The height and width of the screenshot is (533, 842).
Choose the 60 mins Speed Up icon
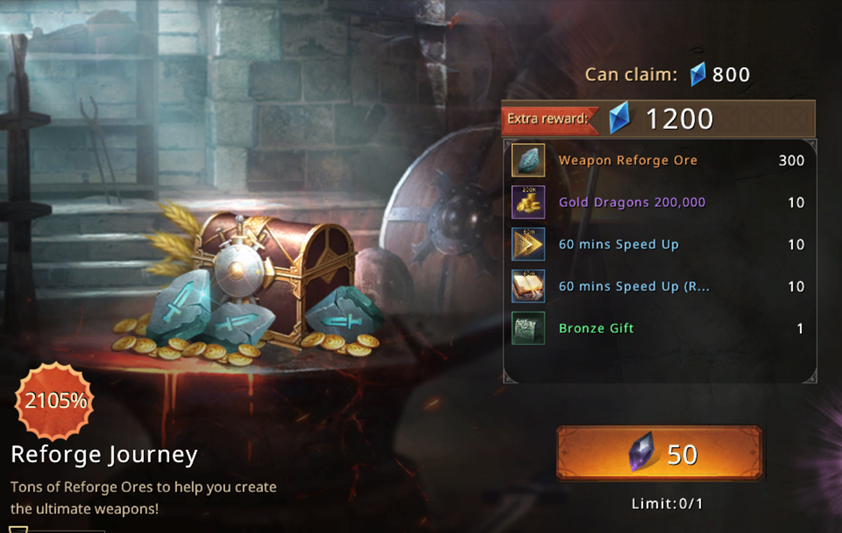pos(528,244)
